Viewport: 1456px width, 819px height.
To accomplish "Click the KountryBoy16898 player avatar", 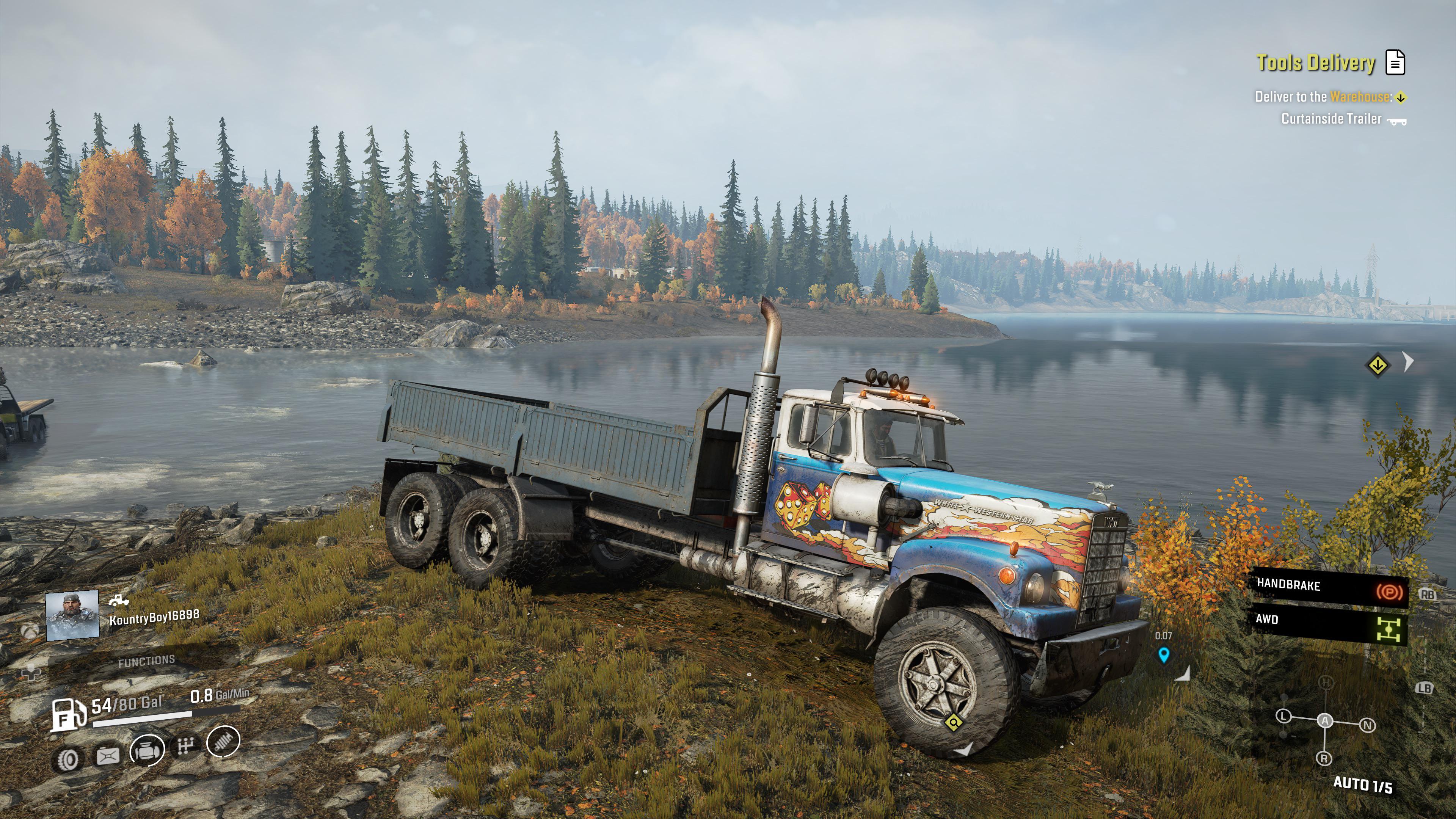I will [72, 615].
